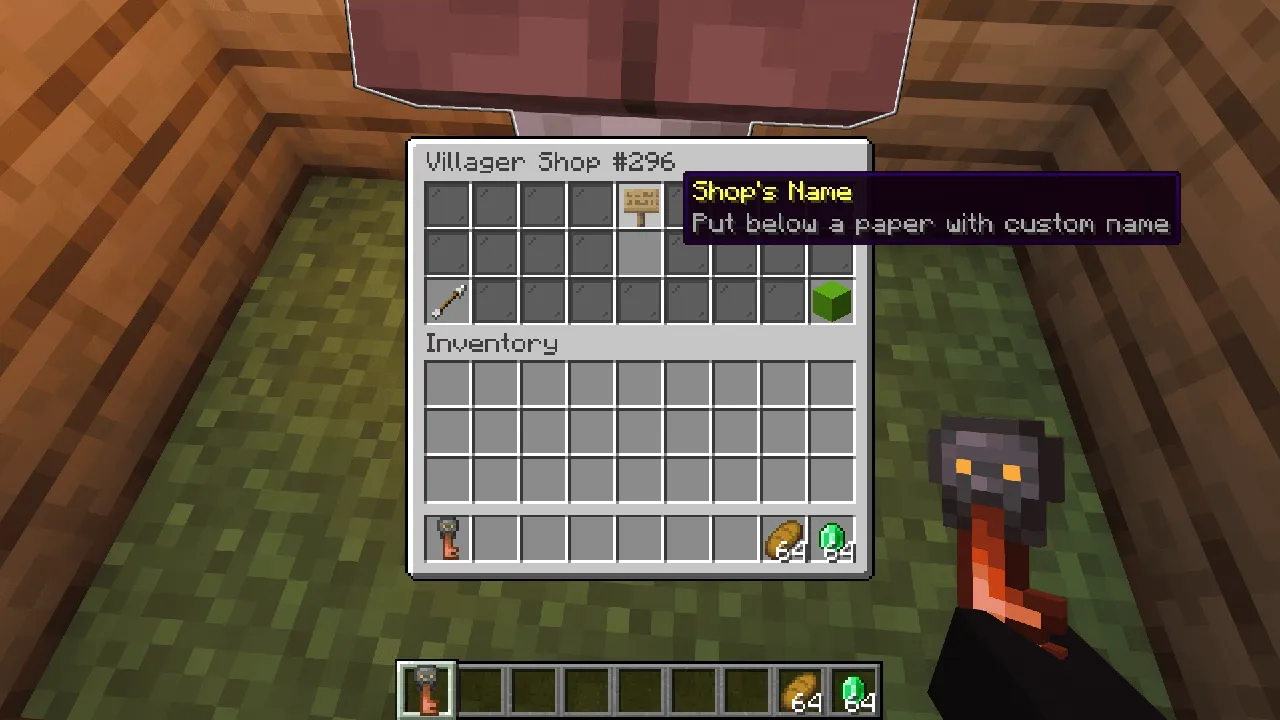
Task: Click the Shop's Name tooltip box
Action: [930, 207]
